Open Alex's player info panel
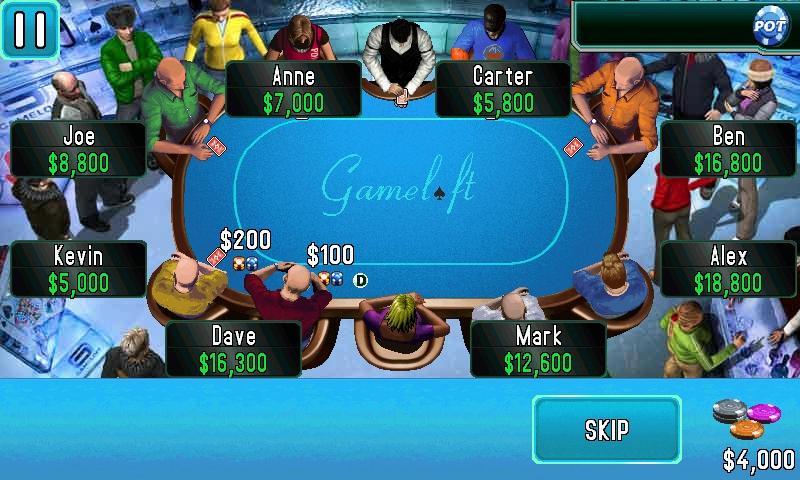800x480 pixels. 728,269
